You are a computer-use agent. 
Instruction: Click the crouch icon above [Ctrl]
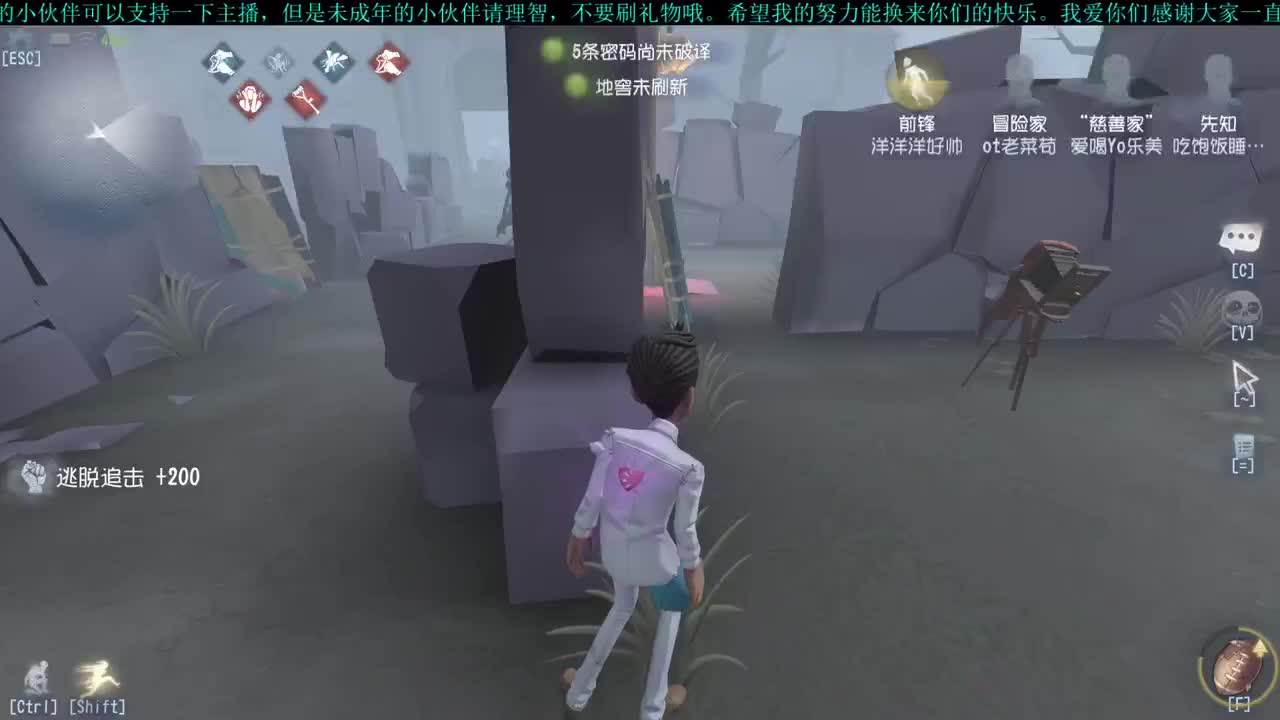point(35,675)
